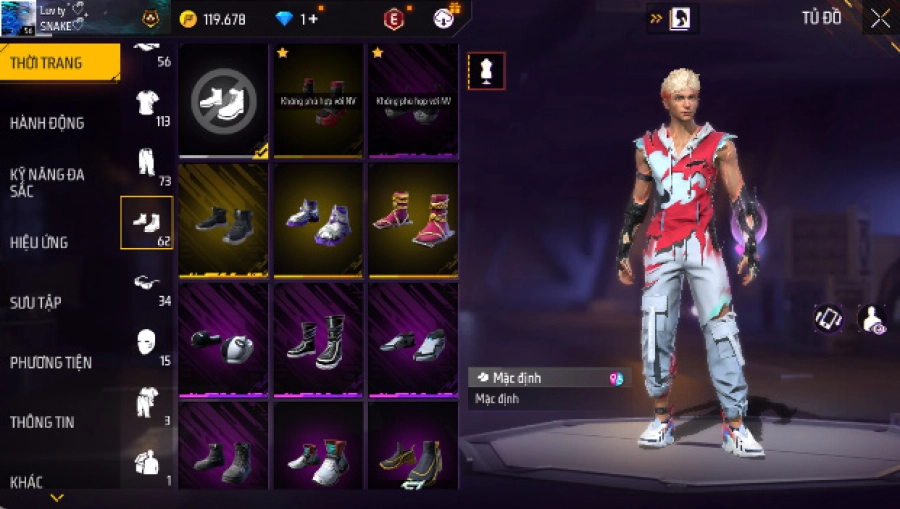Open the Thời Trang tab

tap(47, 64)
